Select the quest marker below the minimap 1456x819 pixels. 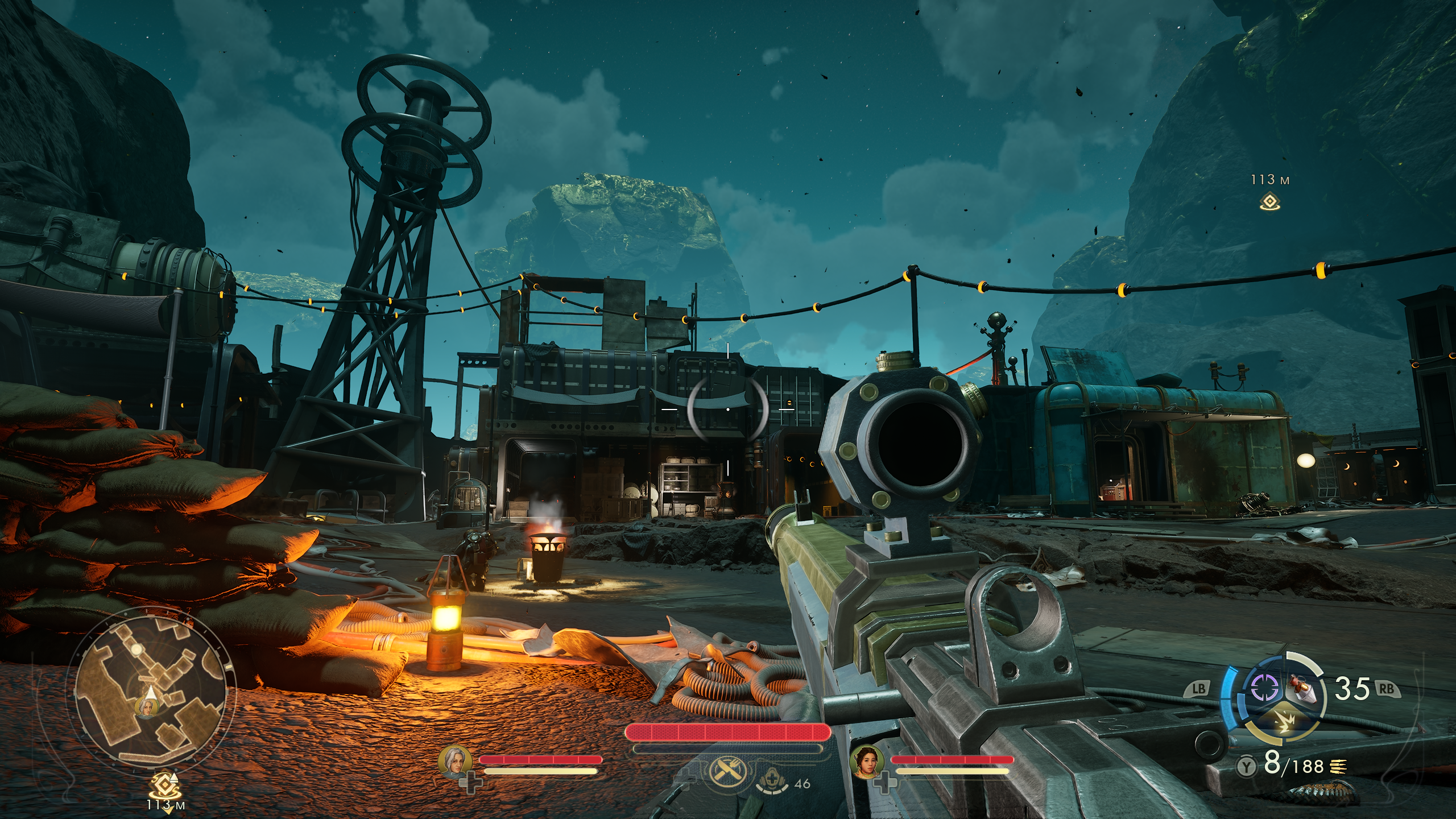tap(165, 785)
